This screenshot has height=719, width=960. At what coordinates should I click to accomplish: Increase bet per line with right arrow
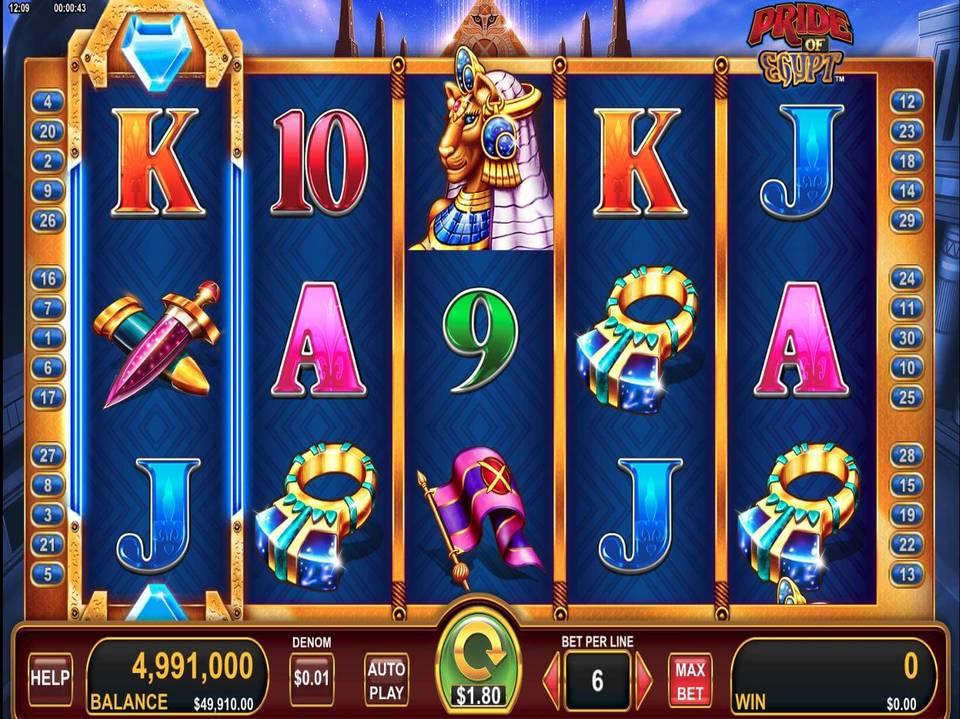tap(644, 680)
